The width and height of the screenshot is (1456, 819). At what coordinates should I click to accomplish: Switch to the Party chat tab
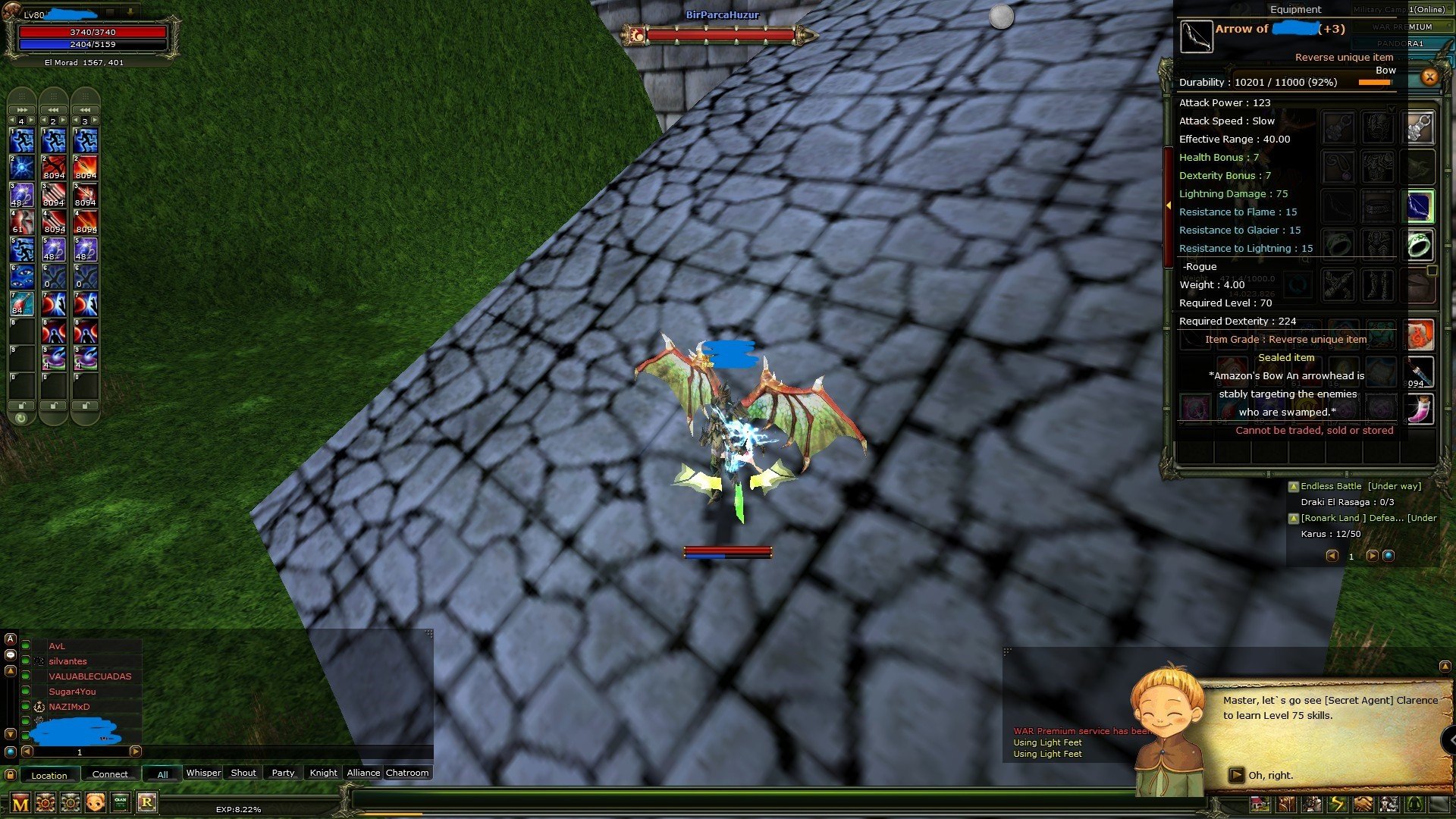point(282,773)
